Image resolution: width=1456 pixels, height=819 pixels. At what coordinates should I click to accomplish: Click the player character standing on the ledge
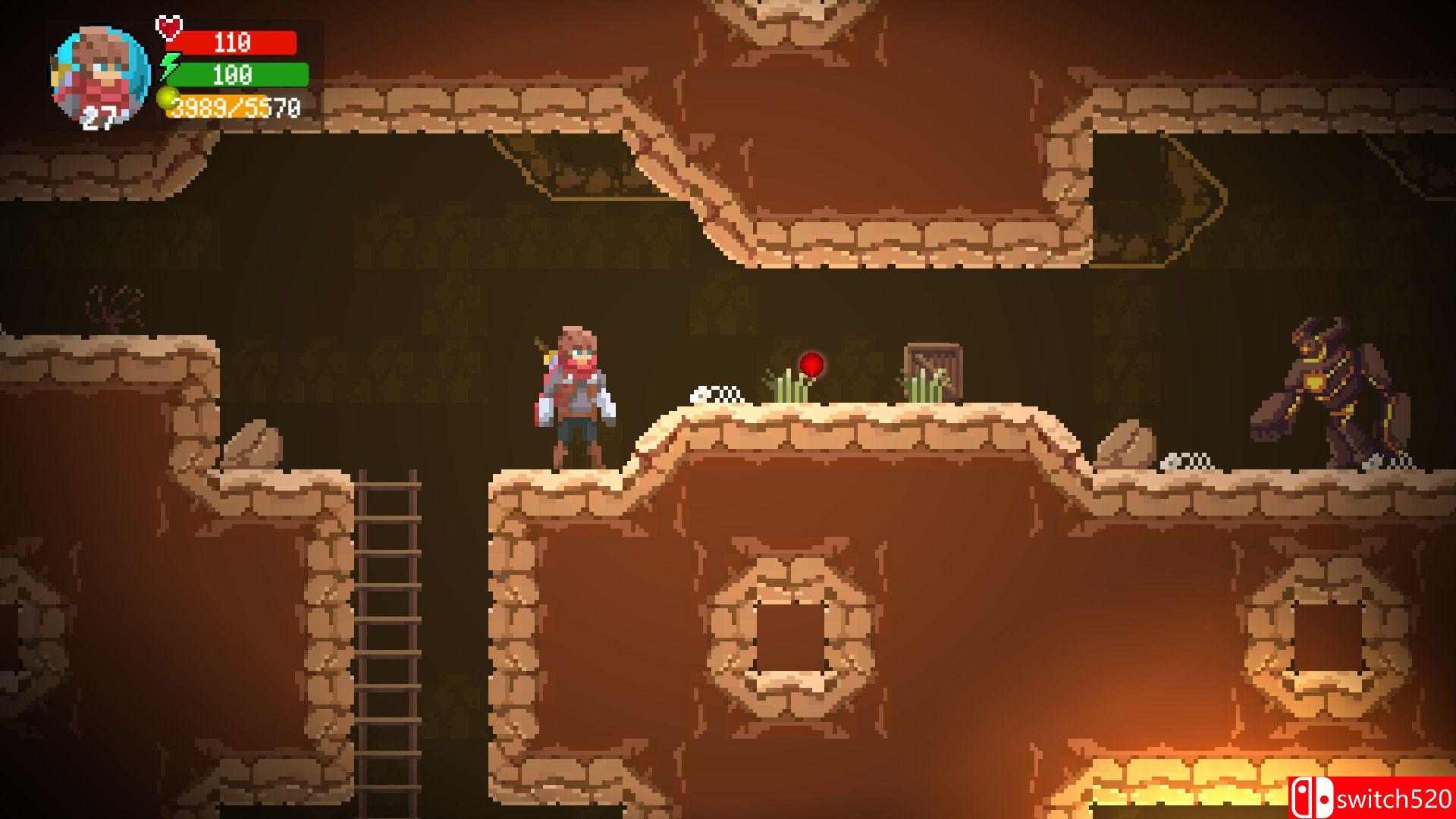tap(576, 394)
